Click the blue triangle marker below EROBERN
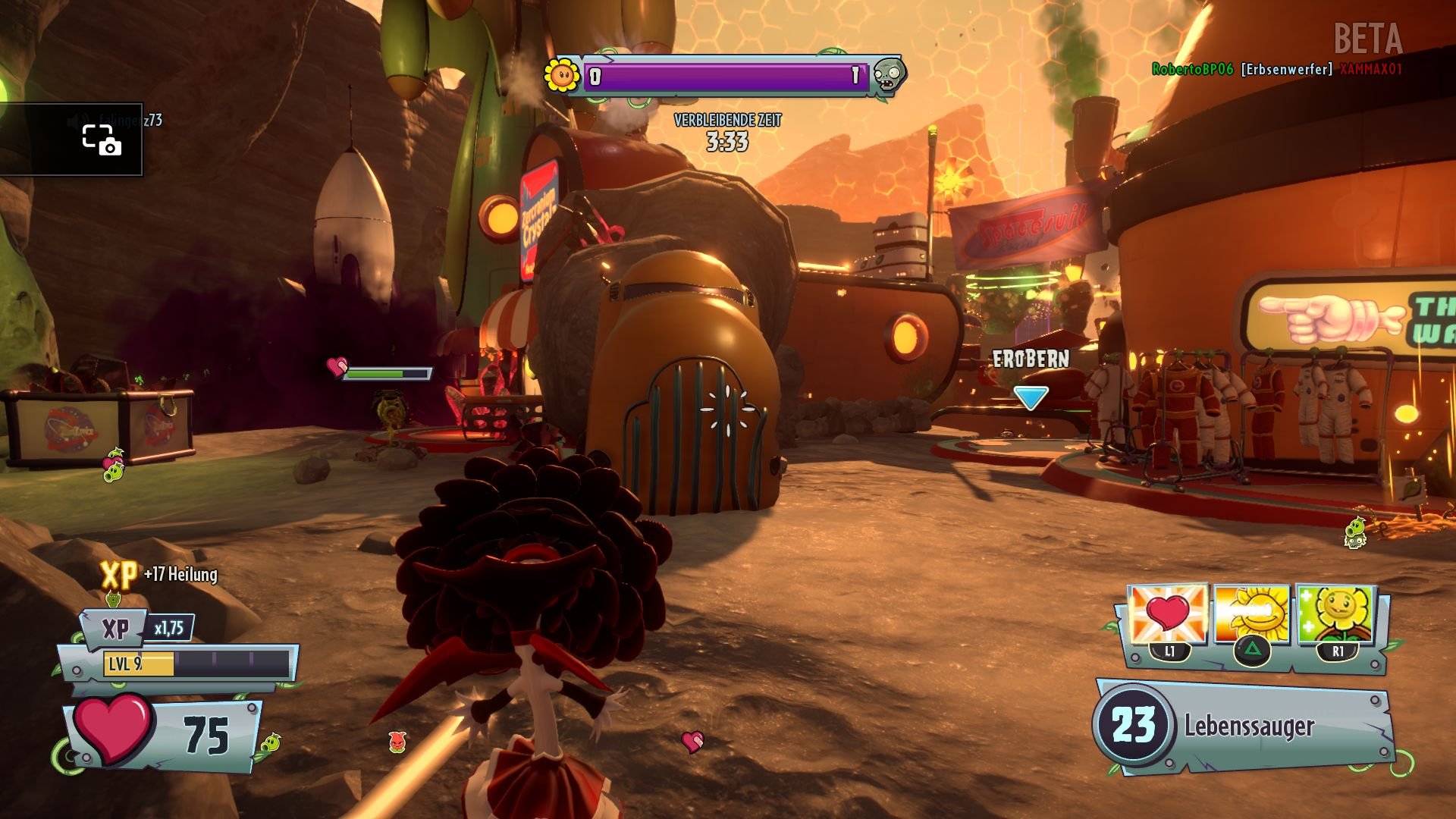 coord(1030,395)
